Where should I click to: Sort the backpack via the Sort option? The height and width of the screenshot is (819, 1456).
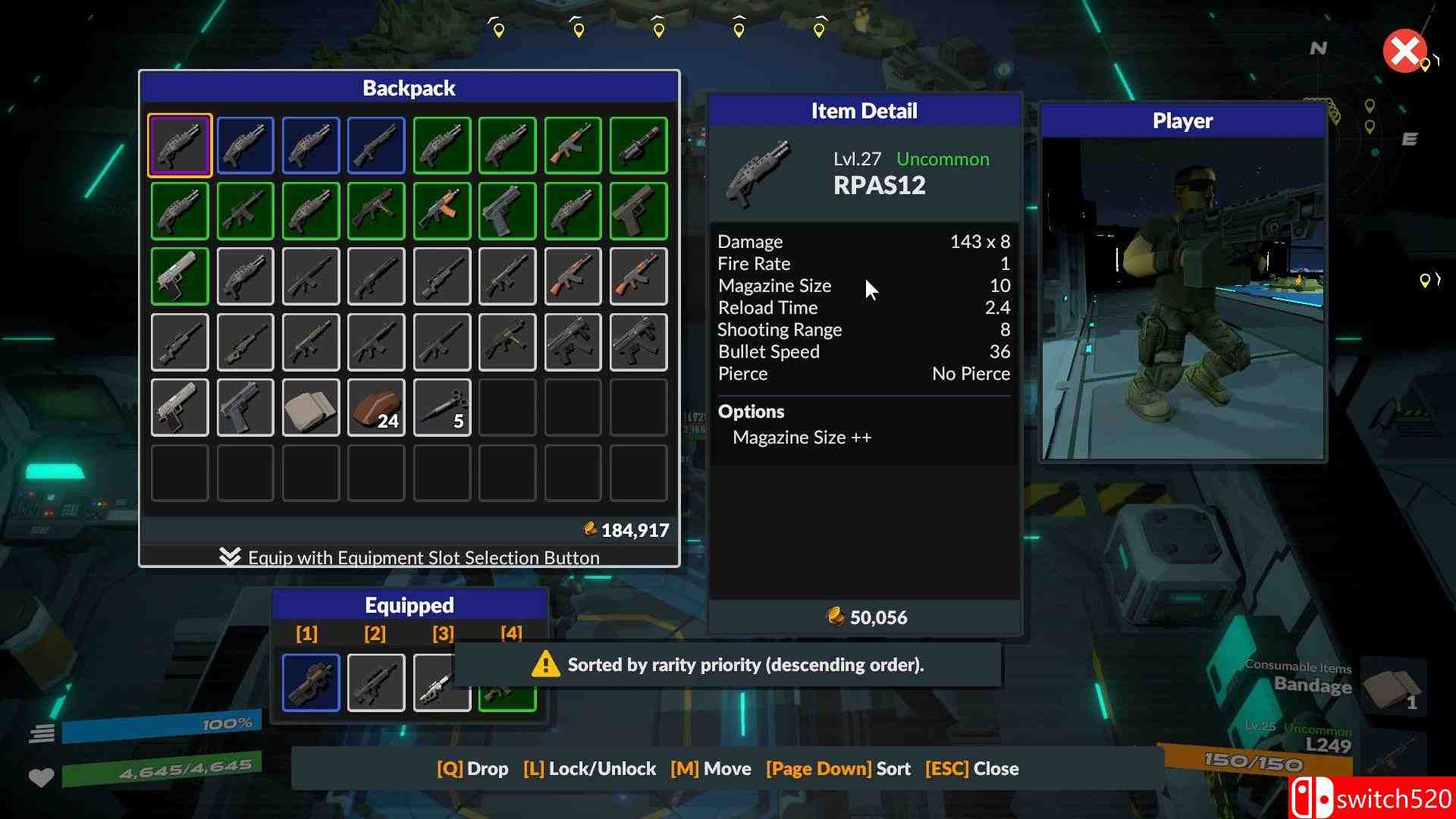click(x=838, y=769)
